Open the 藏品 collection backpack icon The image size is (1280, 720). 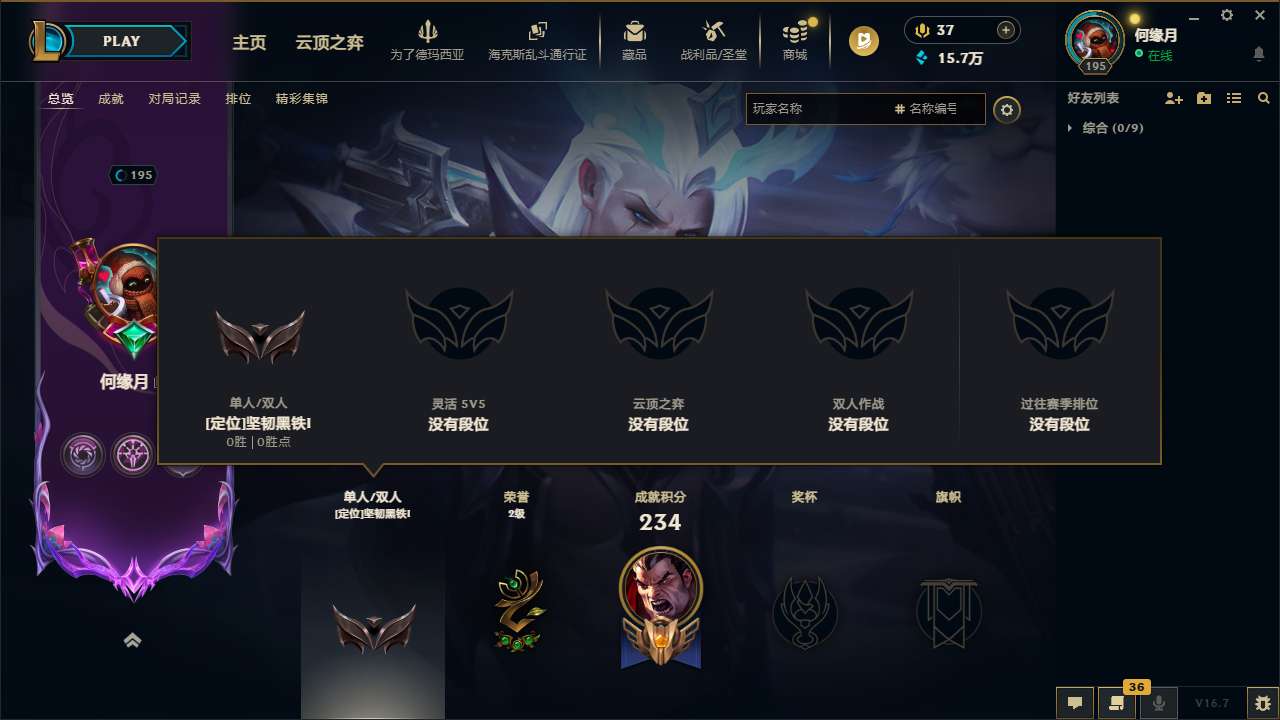634,33
